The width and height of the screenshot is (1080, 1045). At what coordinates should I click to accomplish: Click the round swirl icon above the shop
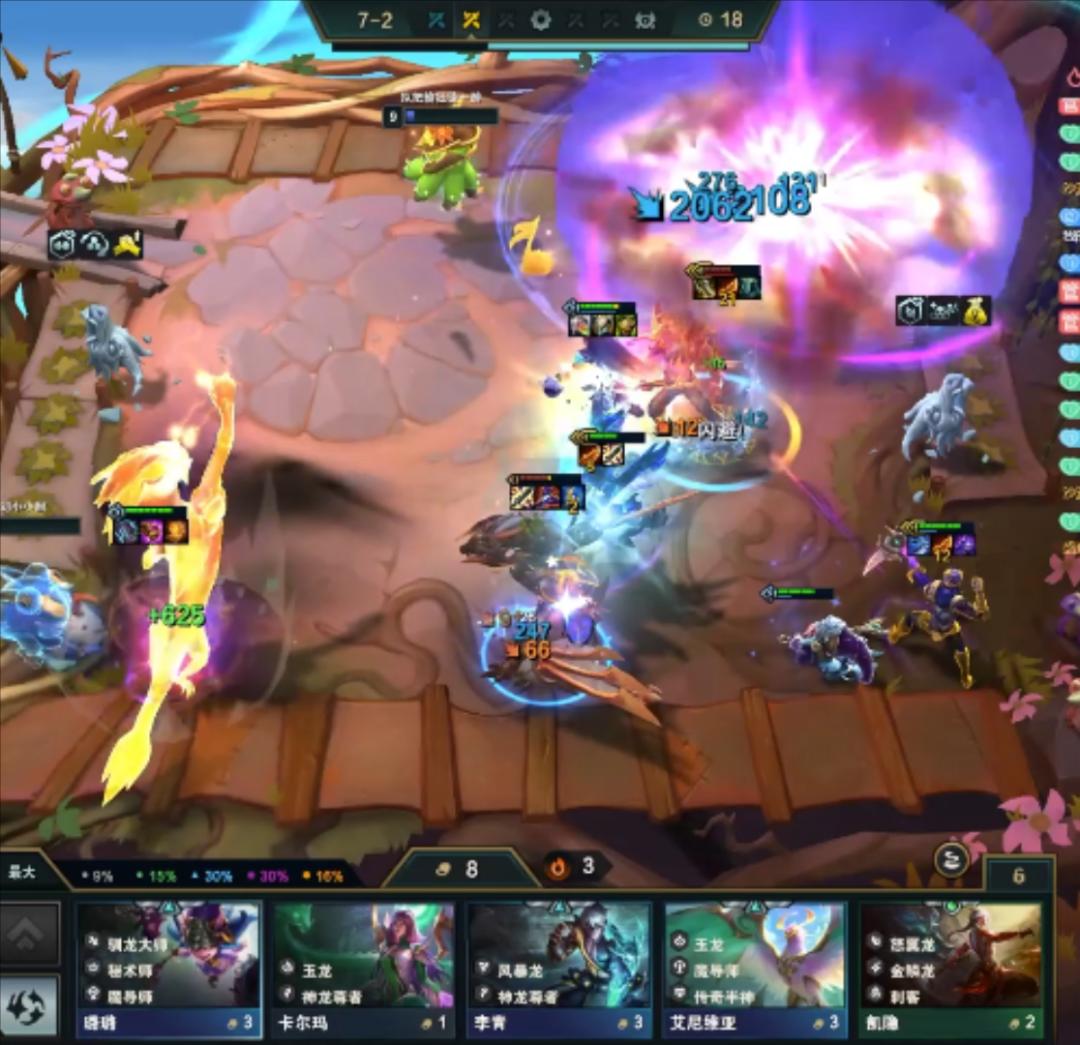950,860
